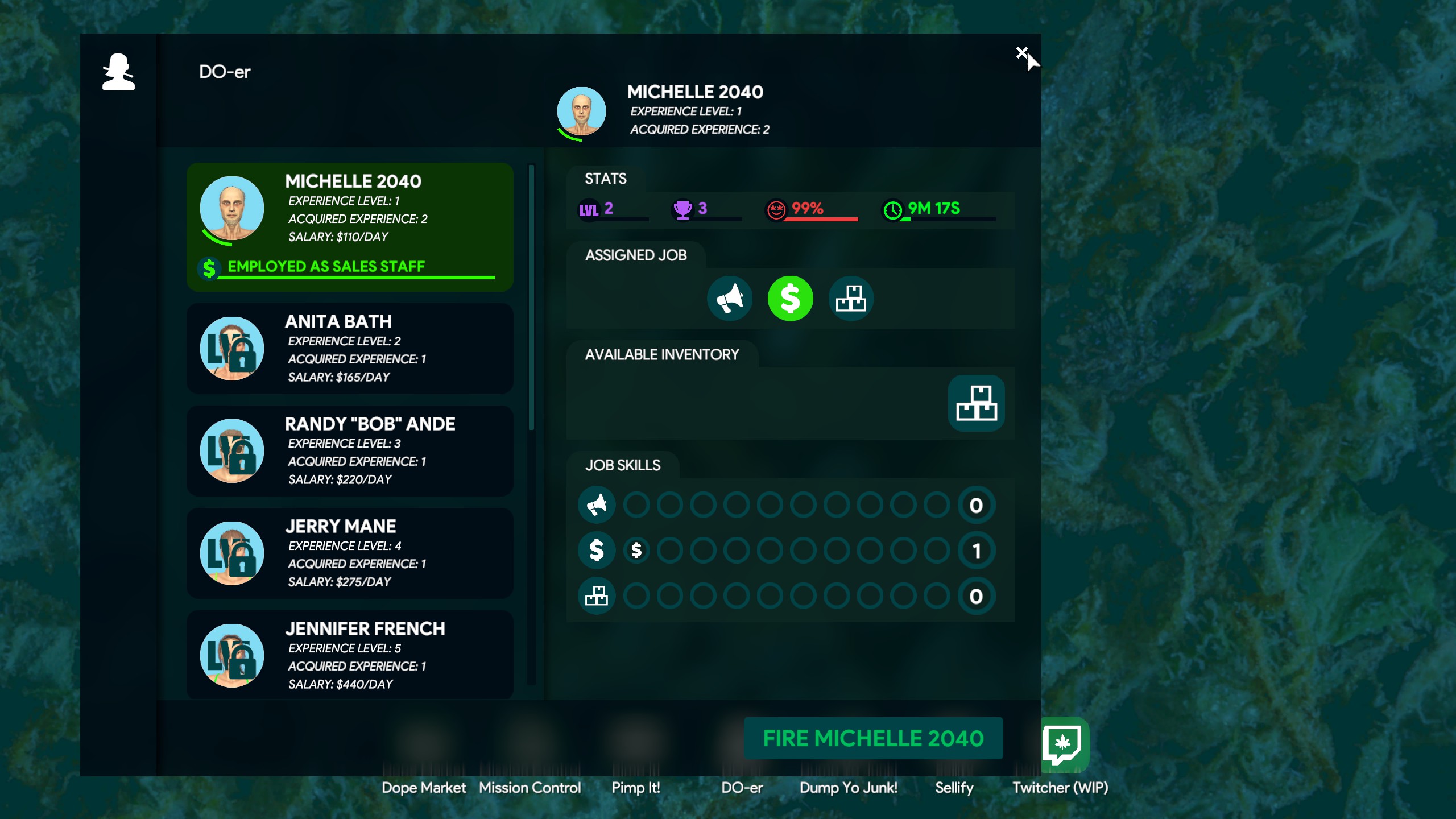Assign the megaphone promoter job
Image resolution: width=1456 pixels, height=819 pixels.
point(730,299)
